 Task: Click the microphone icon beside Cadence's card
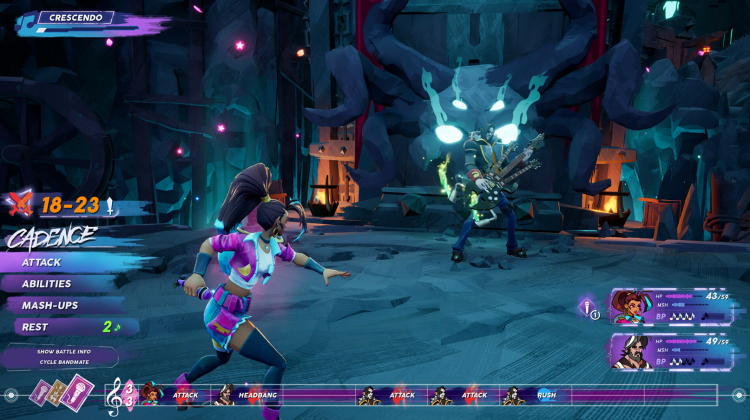(x=590, y=307)
